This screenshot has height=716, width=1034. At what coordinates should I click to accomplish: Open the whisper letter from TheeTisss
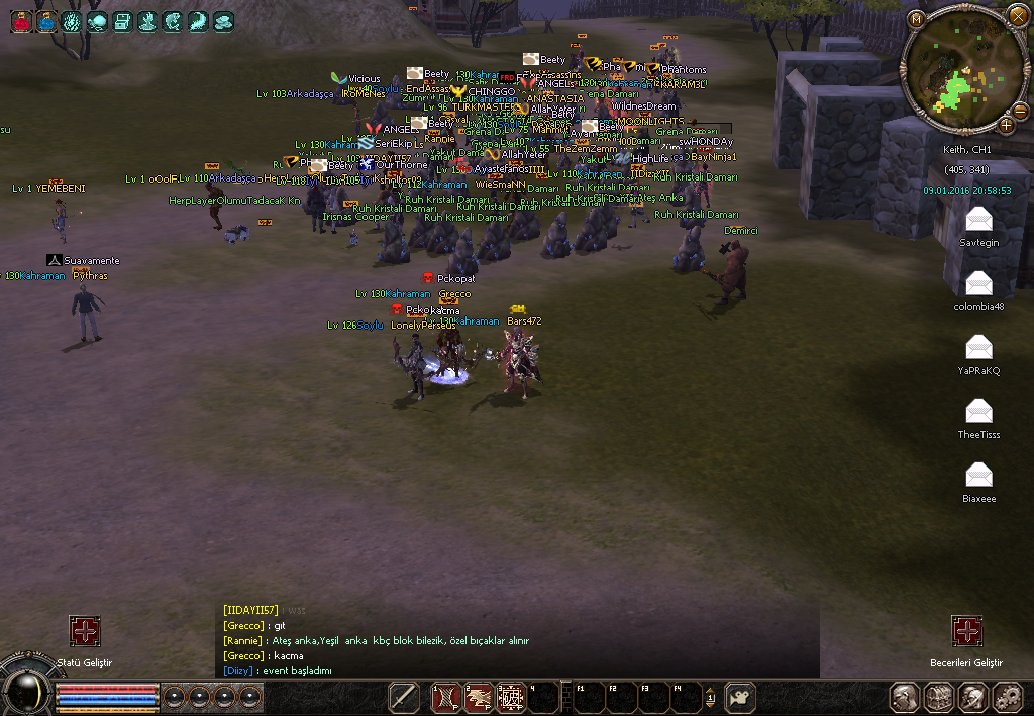(979, 411)
